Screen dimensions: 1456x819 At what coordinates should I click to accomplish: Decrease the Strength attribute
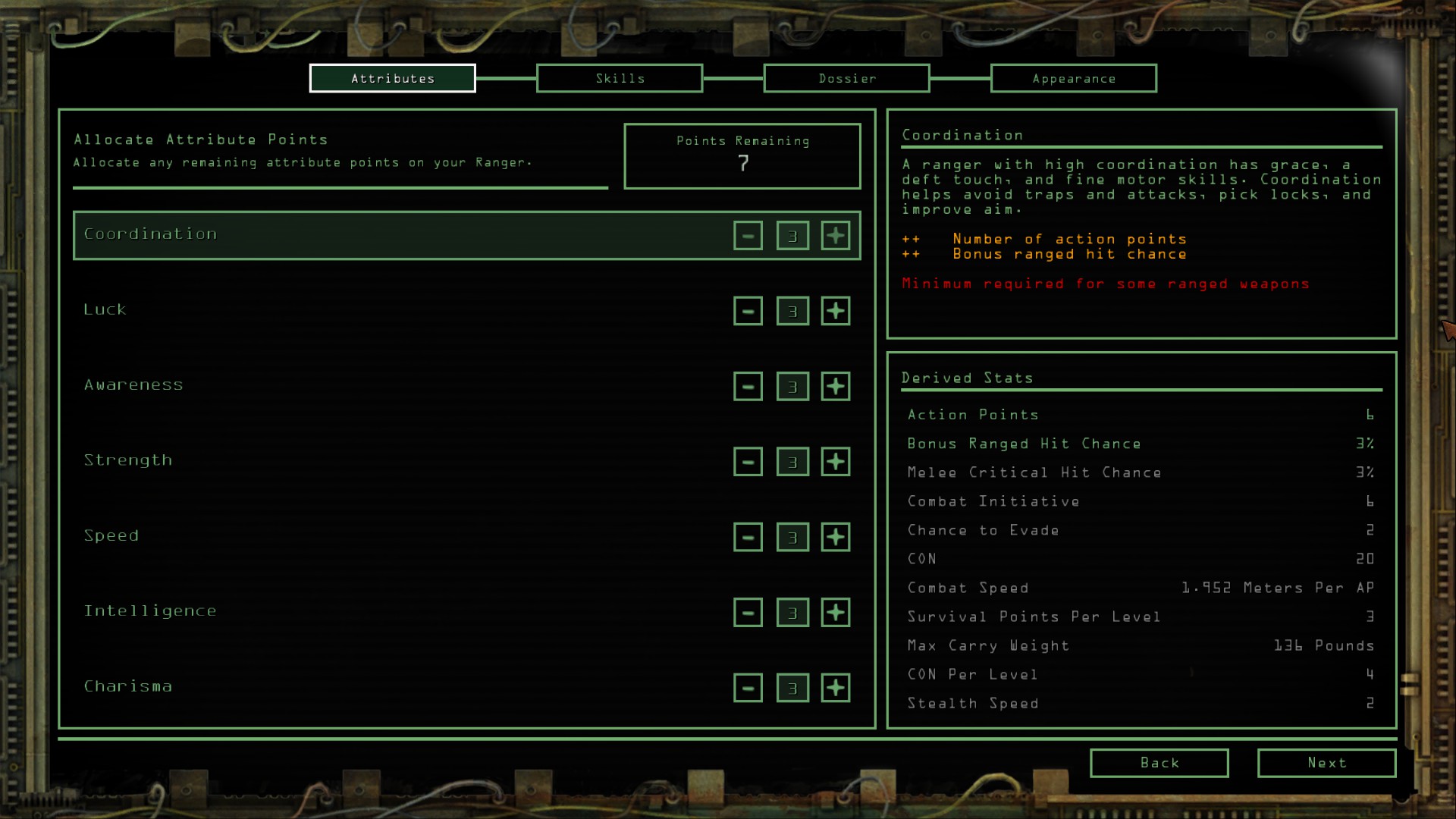click(748, 461)
